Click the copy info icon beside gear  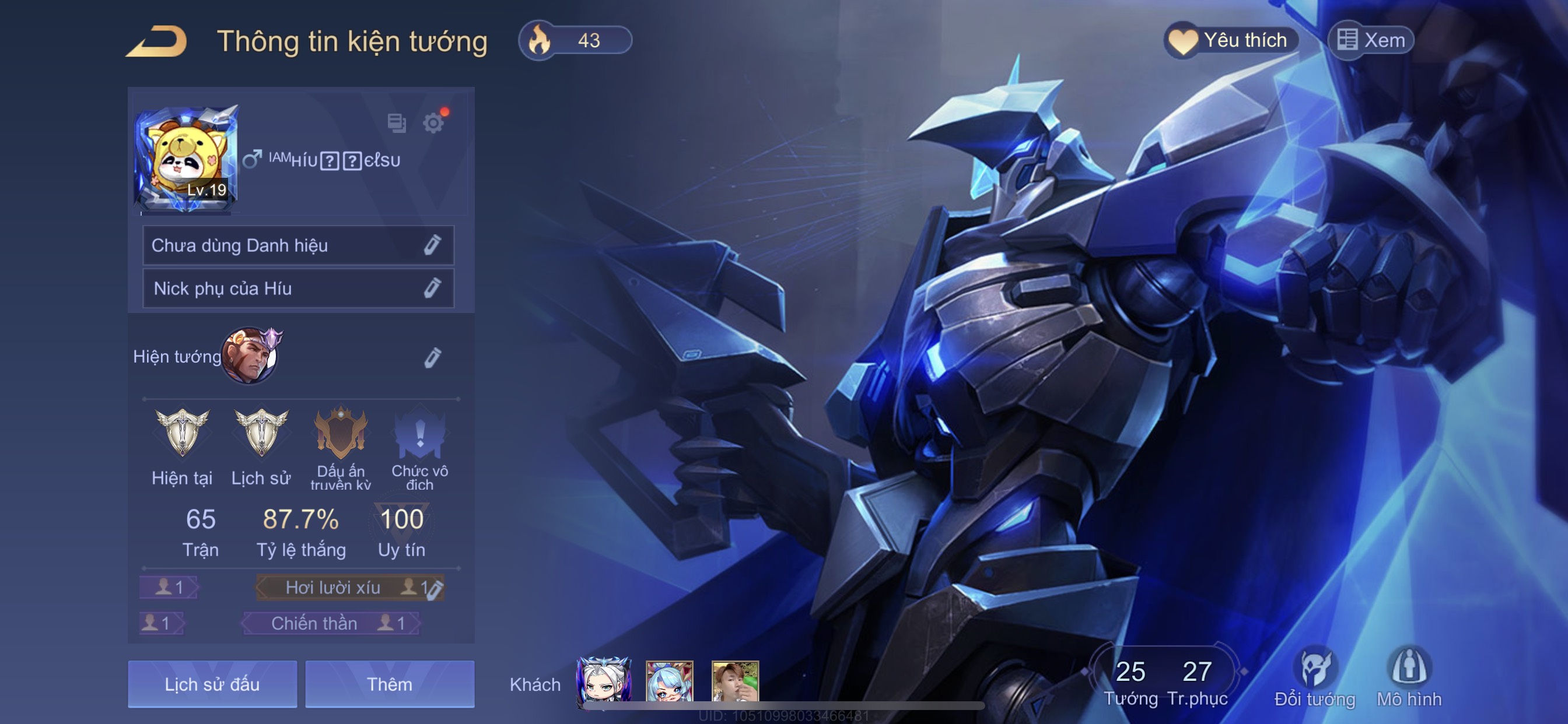tap(396, 124)
